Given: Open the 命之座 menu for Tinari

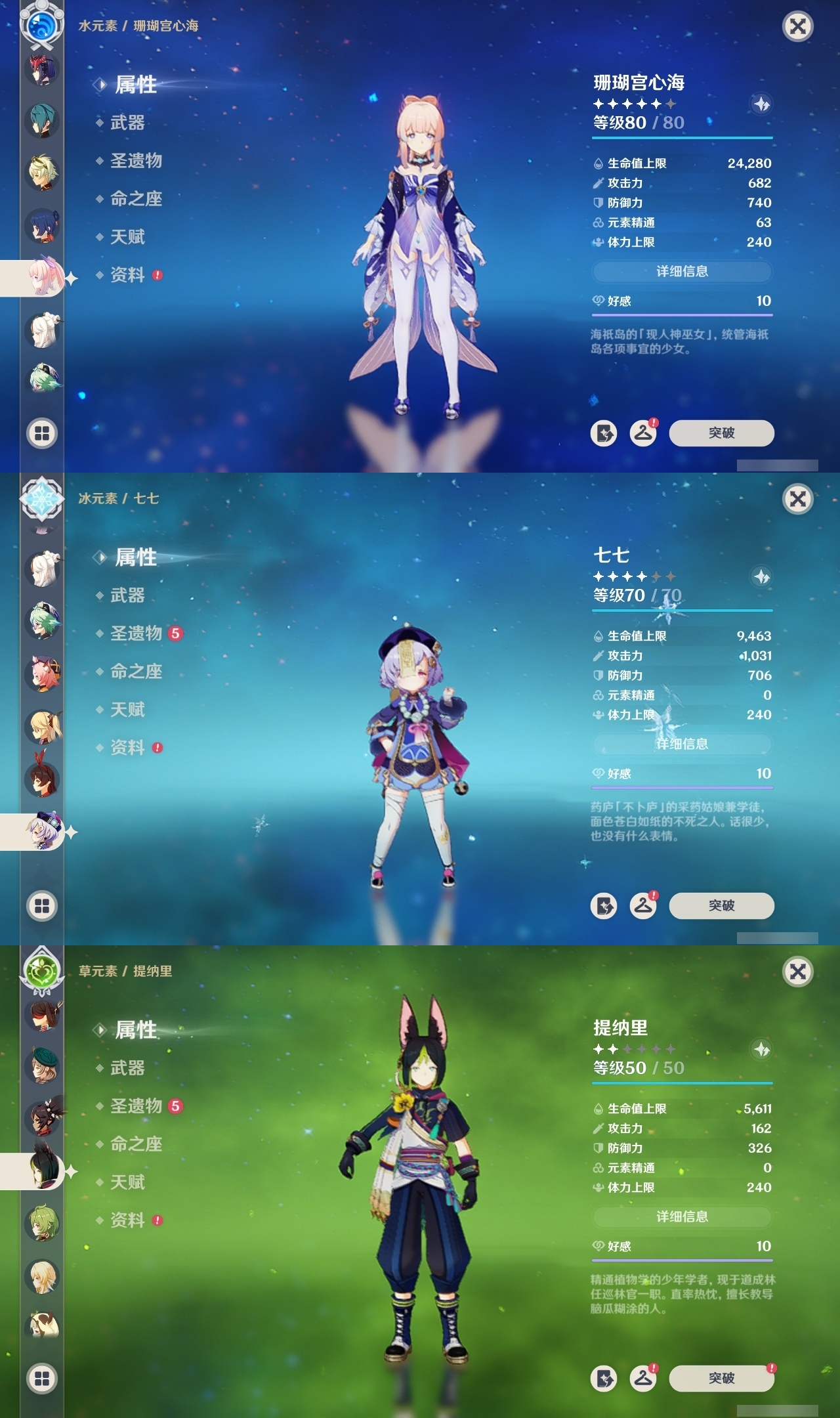Looking at the screenshot, I should coord(137,1144).
